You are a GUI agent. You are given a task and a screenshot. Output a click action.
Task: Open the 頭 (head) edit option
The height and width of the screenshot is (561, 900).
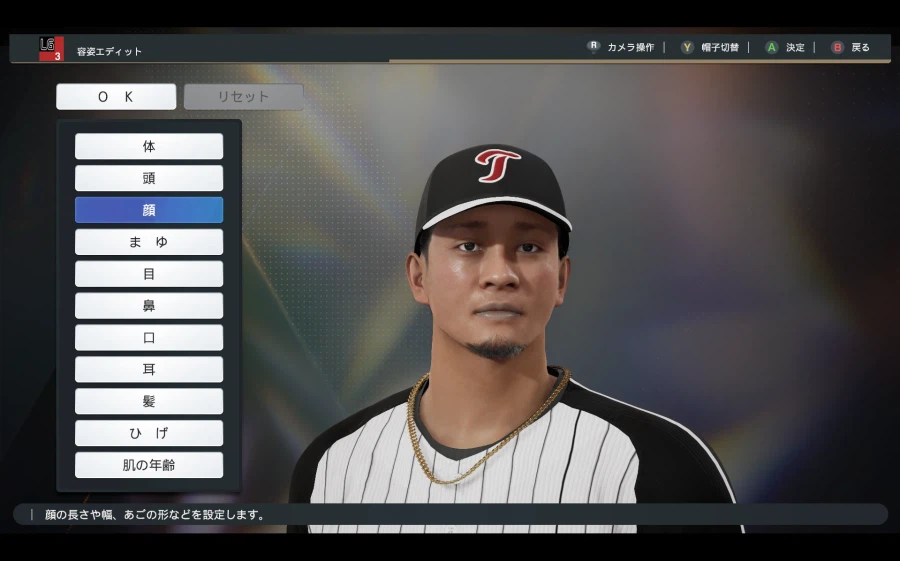(149, 178)
